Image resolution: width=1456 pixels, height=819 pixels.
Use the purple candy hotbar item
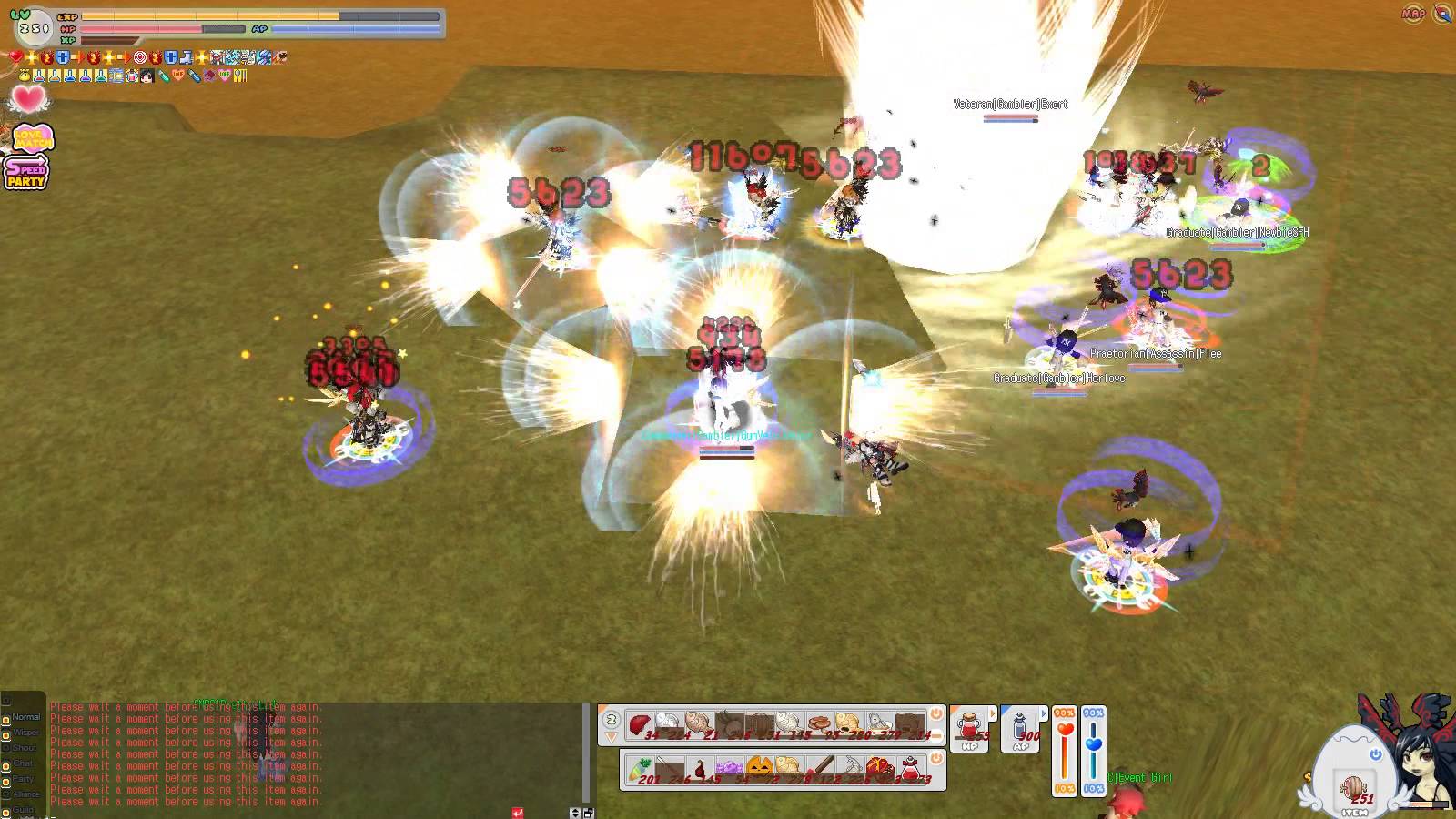(729, 770)
